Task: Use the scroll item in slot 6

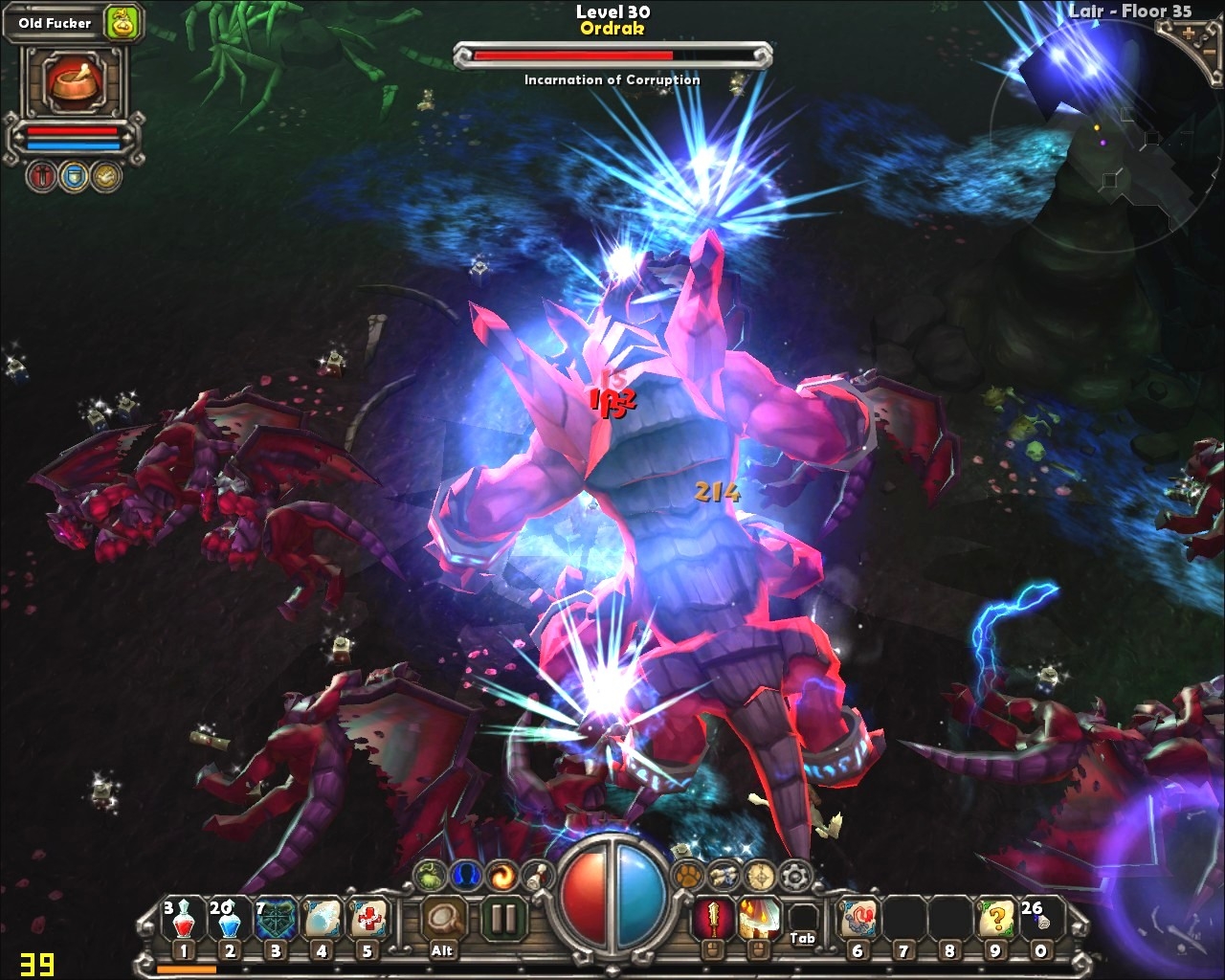Action: [857, 919]
